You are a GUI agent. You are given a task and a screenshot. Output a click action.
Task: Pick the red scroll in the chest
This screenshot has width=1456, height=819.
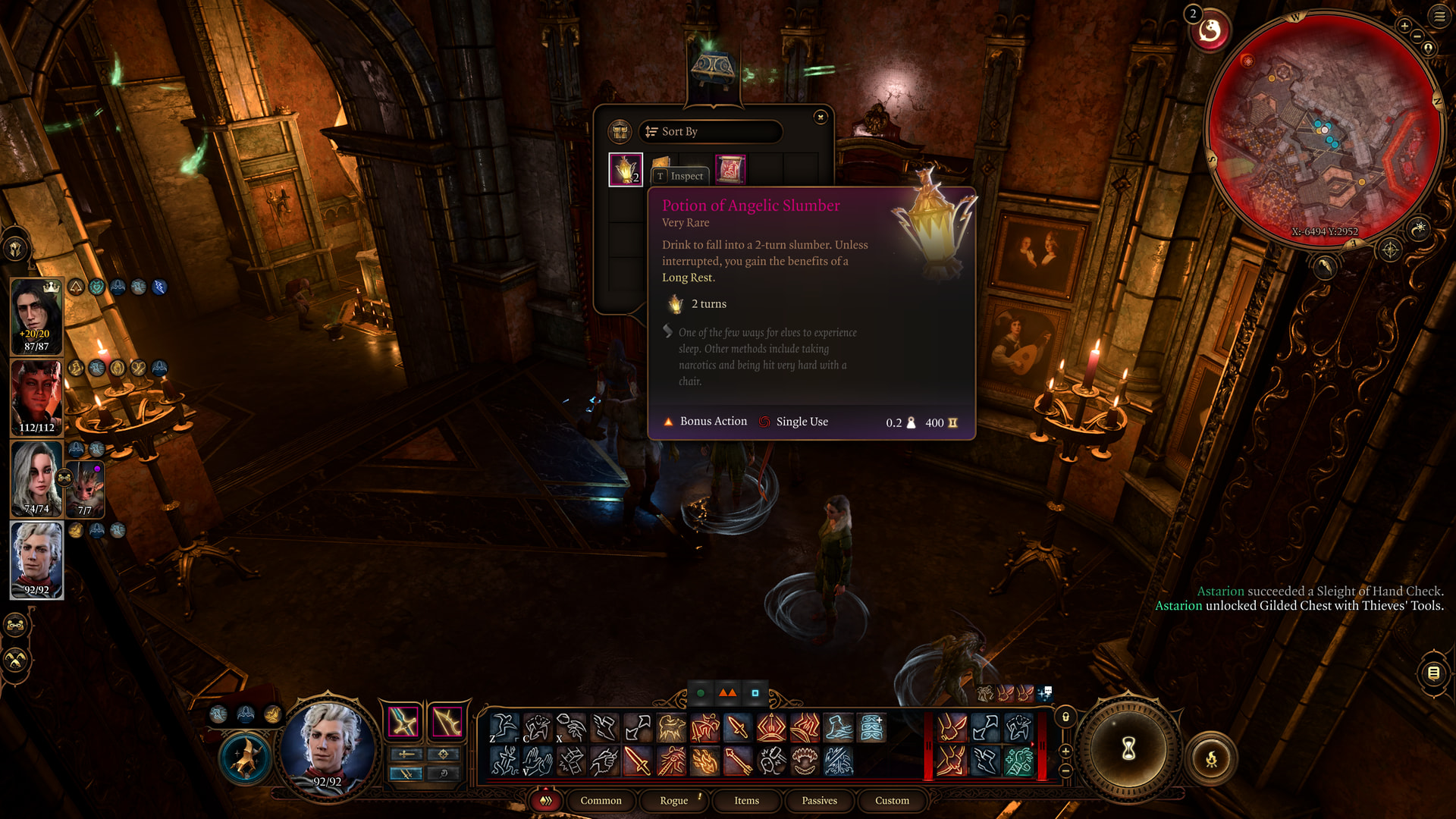click(730, 169)
